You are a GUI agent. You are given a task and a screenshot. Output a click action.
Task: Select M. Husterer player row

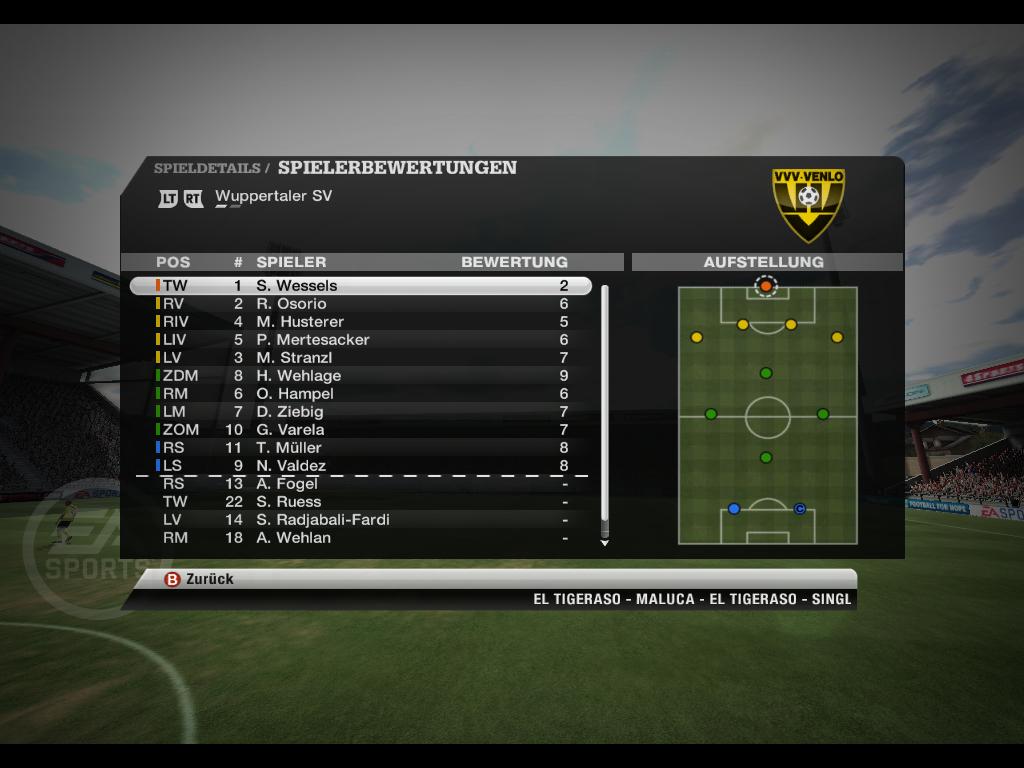click(360, 322)
